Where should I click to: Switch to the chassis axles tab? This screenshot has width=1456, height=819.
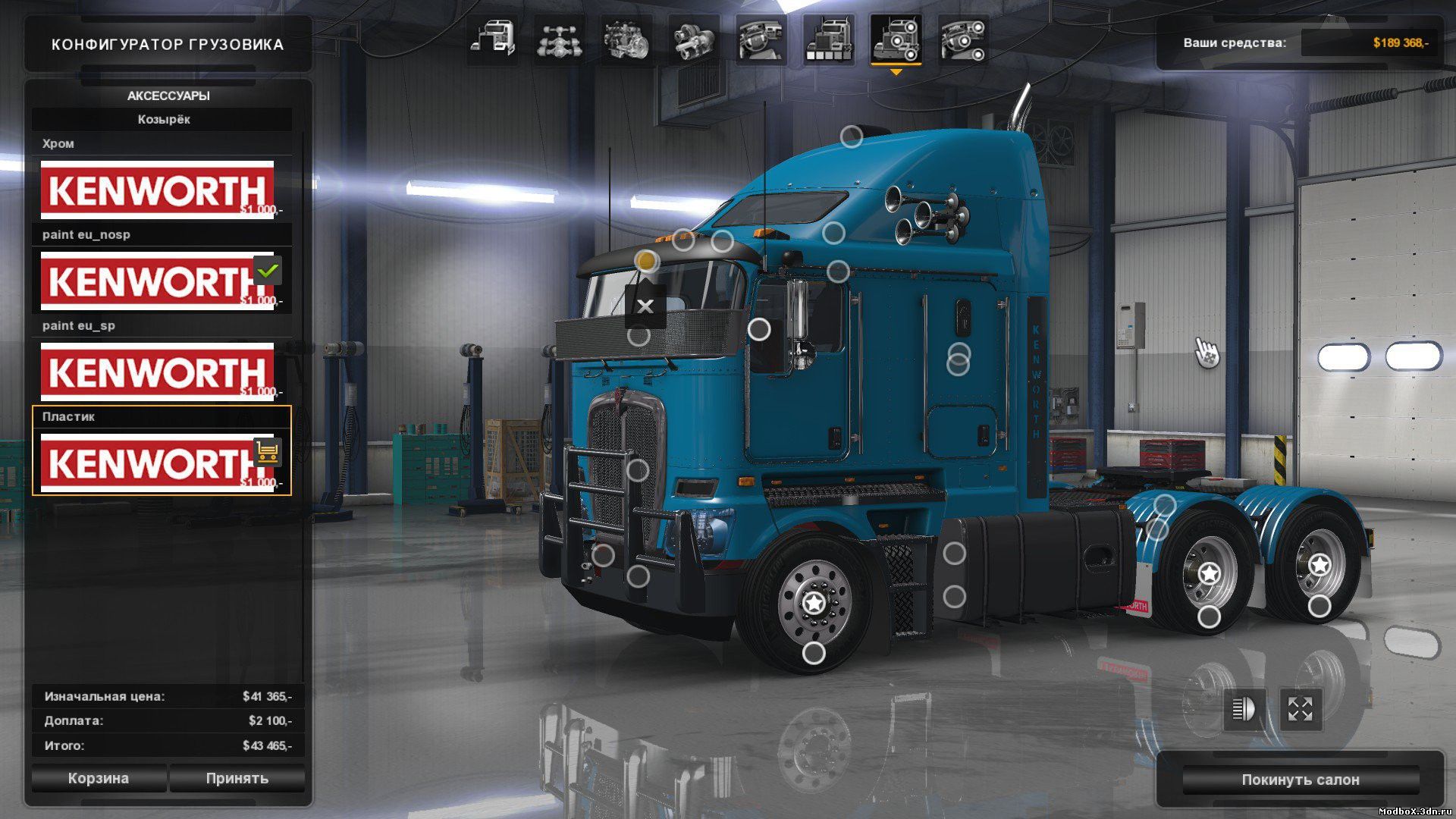pyautogui.click(x=559, y=39)
